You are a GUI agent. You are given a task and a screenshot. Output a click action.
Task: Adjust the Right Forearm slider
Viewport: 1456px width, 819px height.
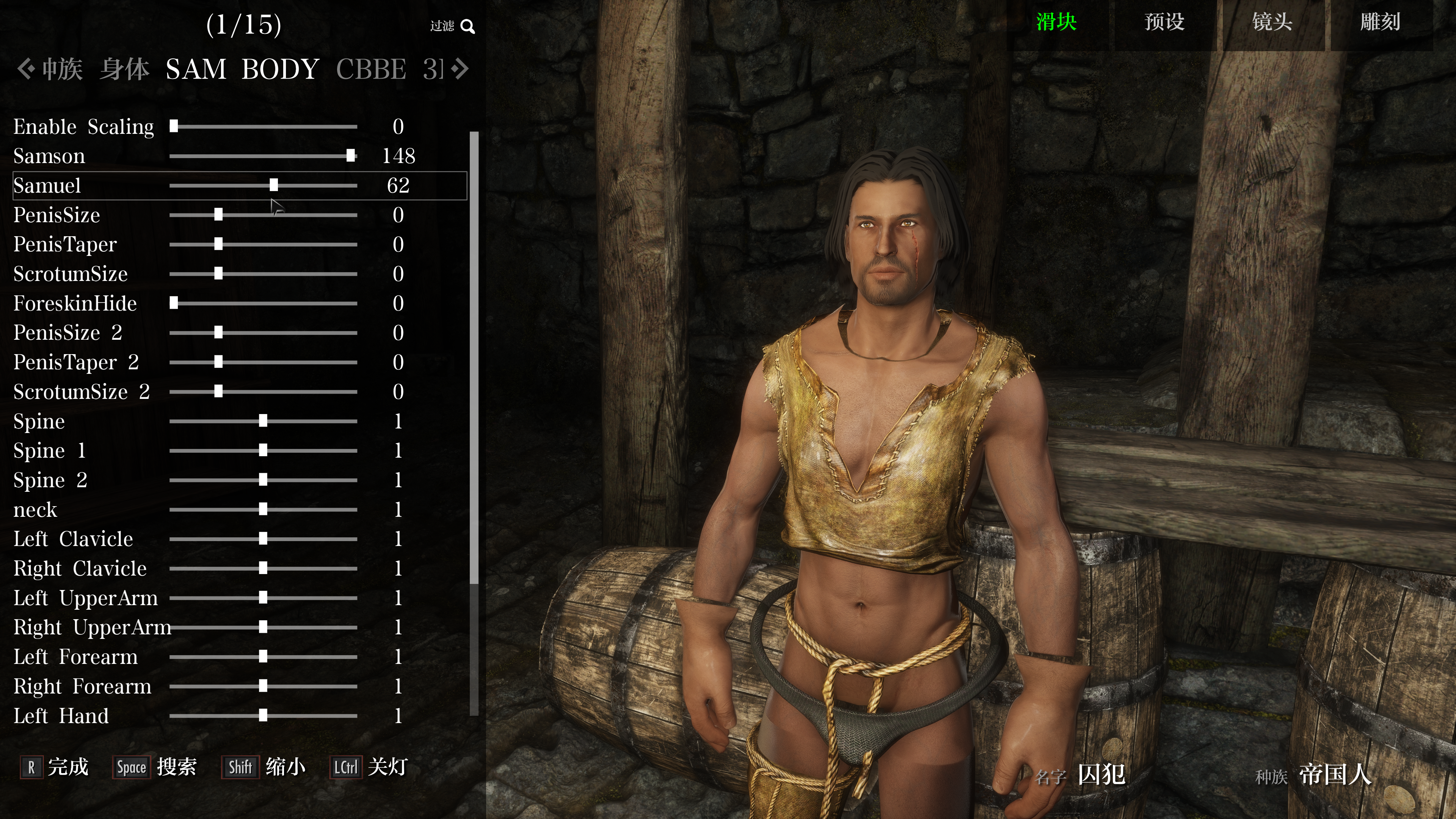pos(263,687)
